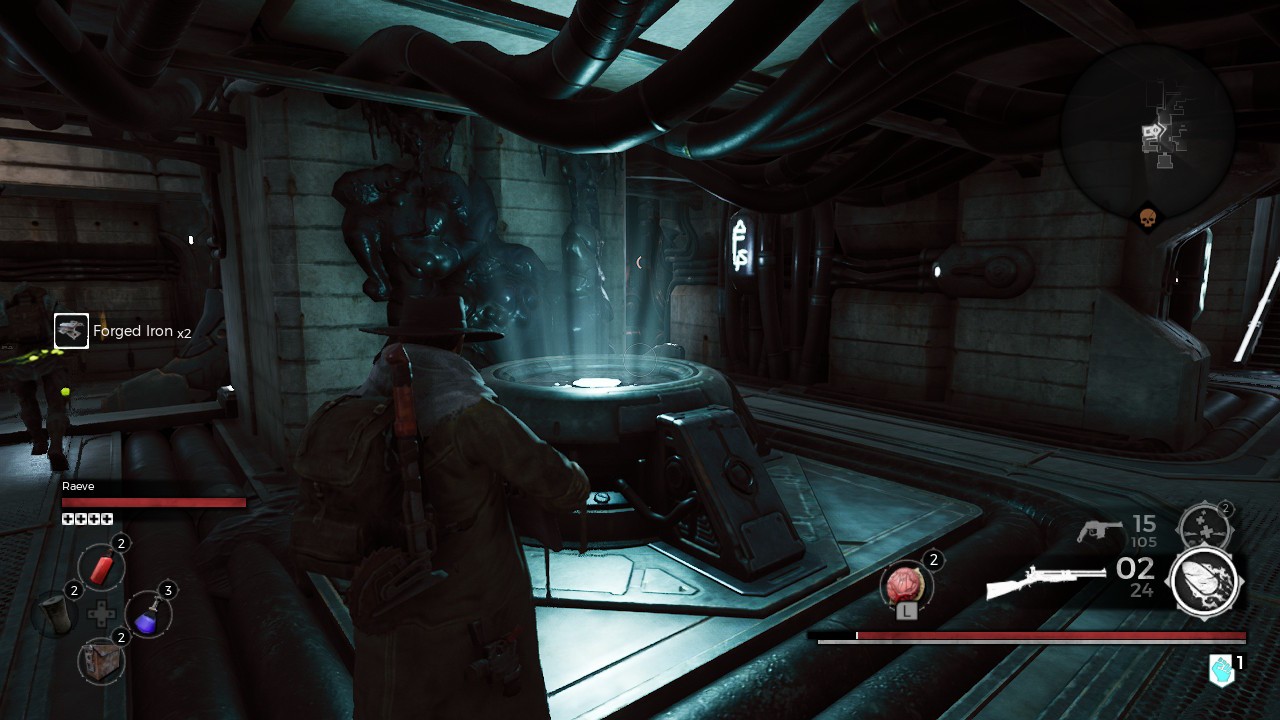Viewport: 1280px width, 720px height.
Task: Use the blue potion quick slot
Action: [x=147, y=614]
